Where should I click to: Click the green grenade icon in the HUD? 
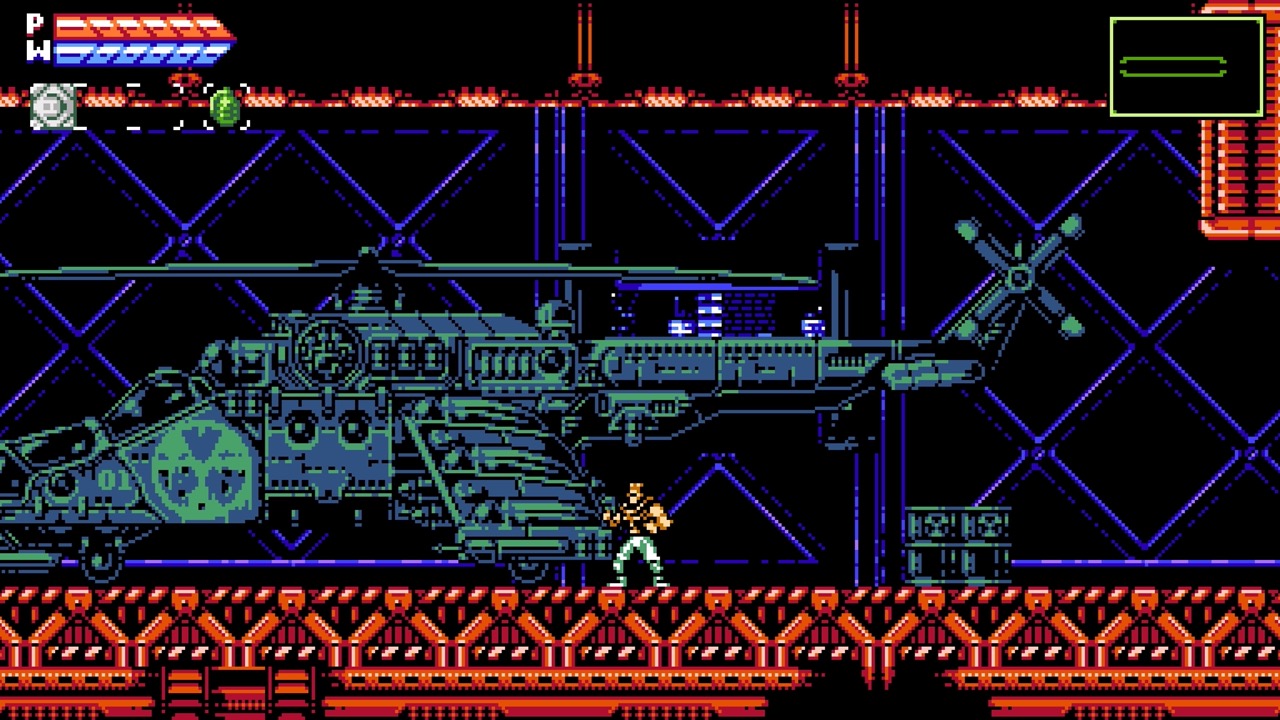[225, 108]
